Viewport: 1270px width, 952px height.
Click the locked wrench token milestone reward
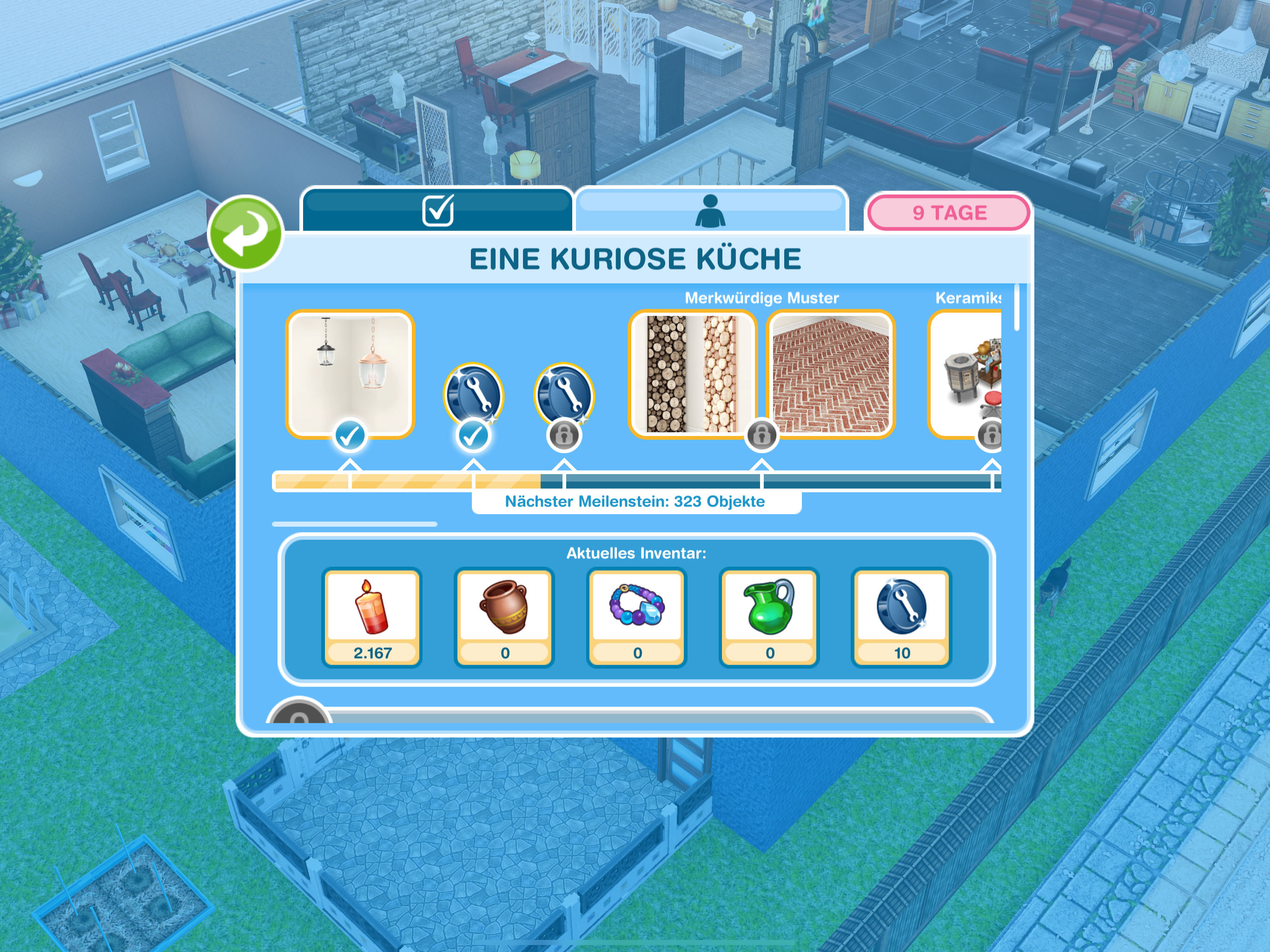coord(564,395)
